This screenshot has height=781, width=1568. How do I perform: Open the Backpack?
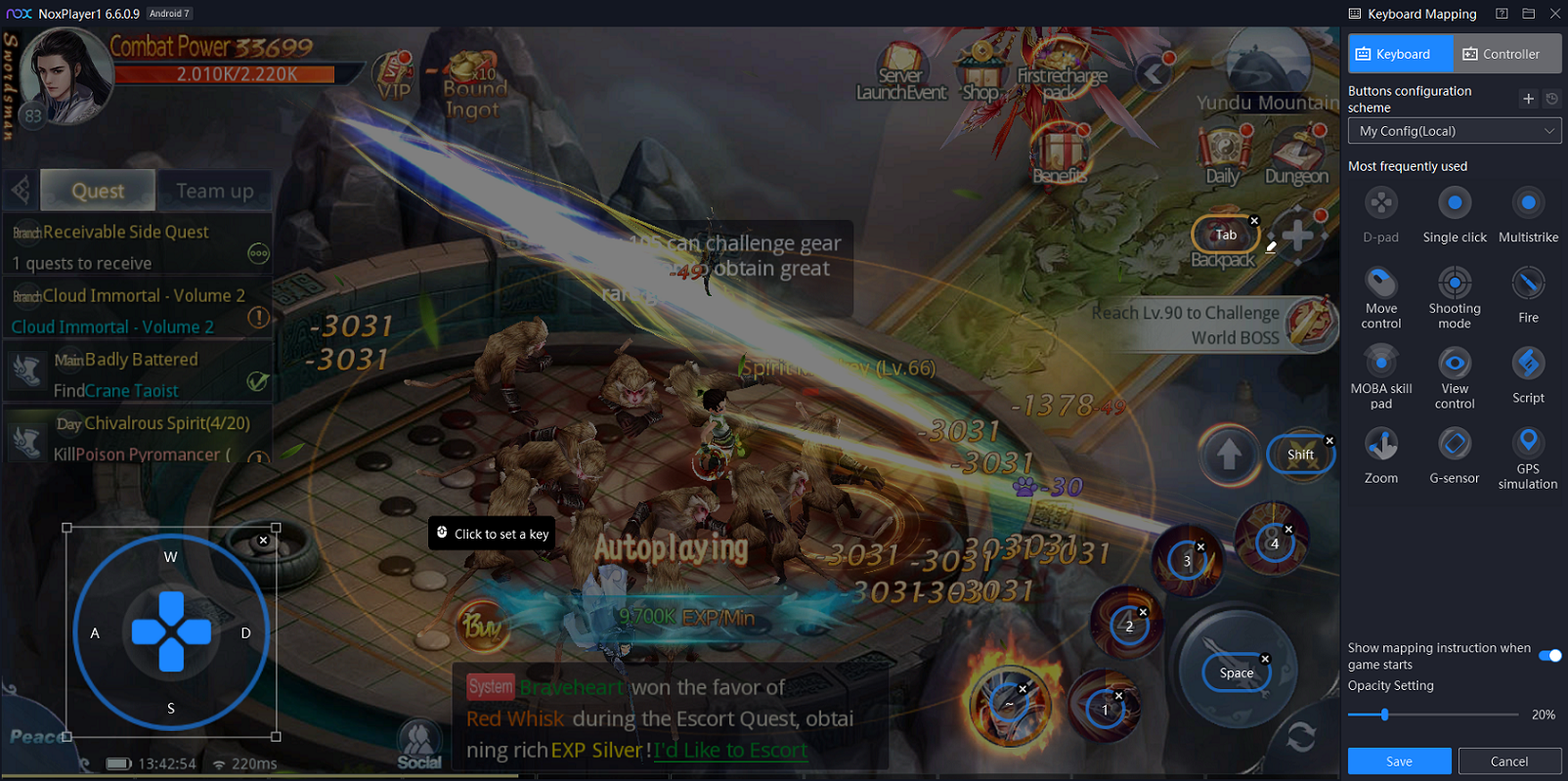(x=1222, y=244)
